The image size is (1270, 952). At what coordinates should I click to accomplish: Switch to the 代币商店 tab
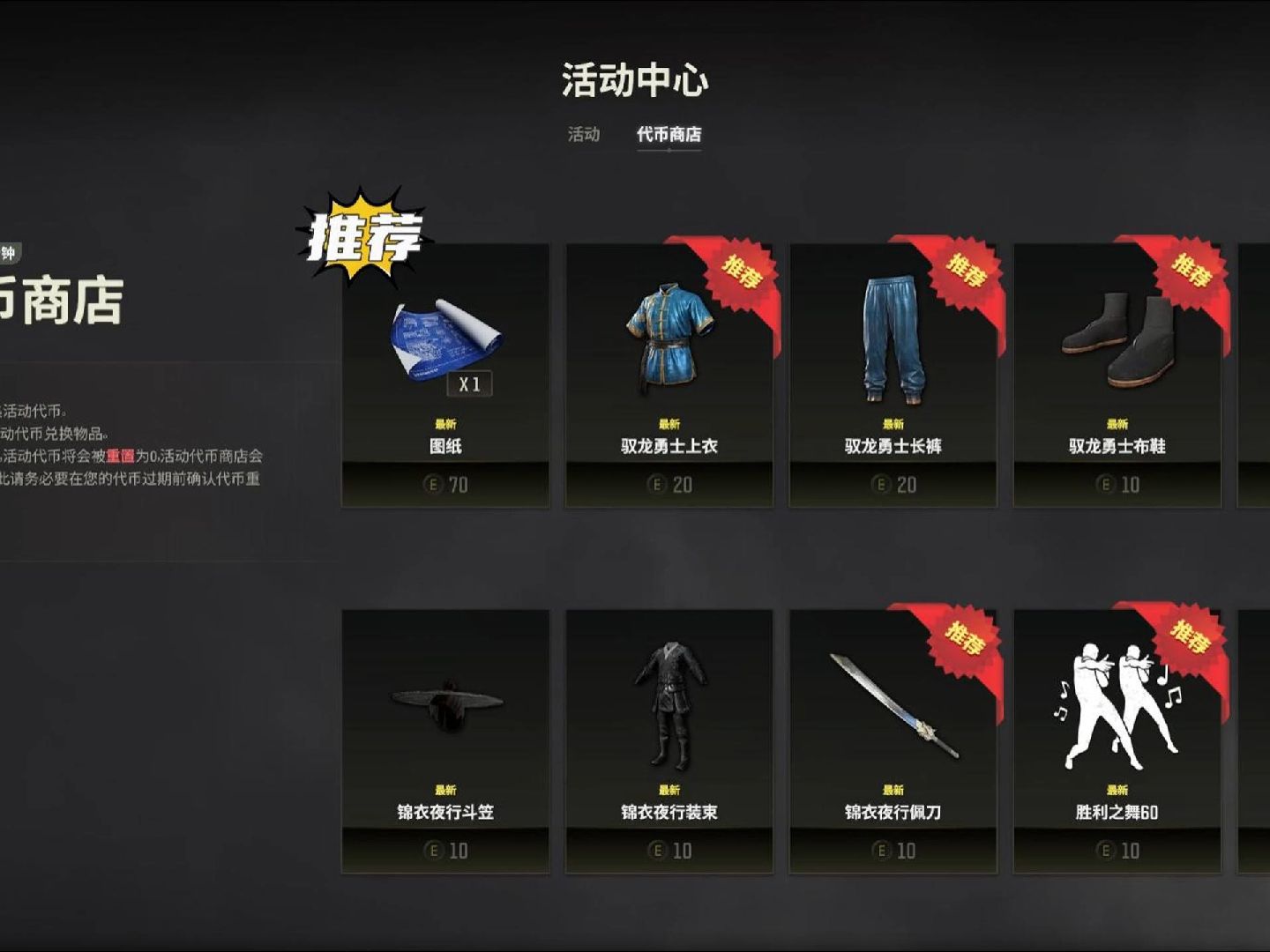[669, 134]
